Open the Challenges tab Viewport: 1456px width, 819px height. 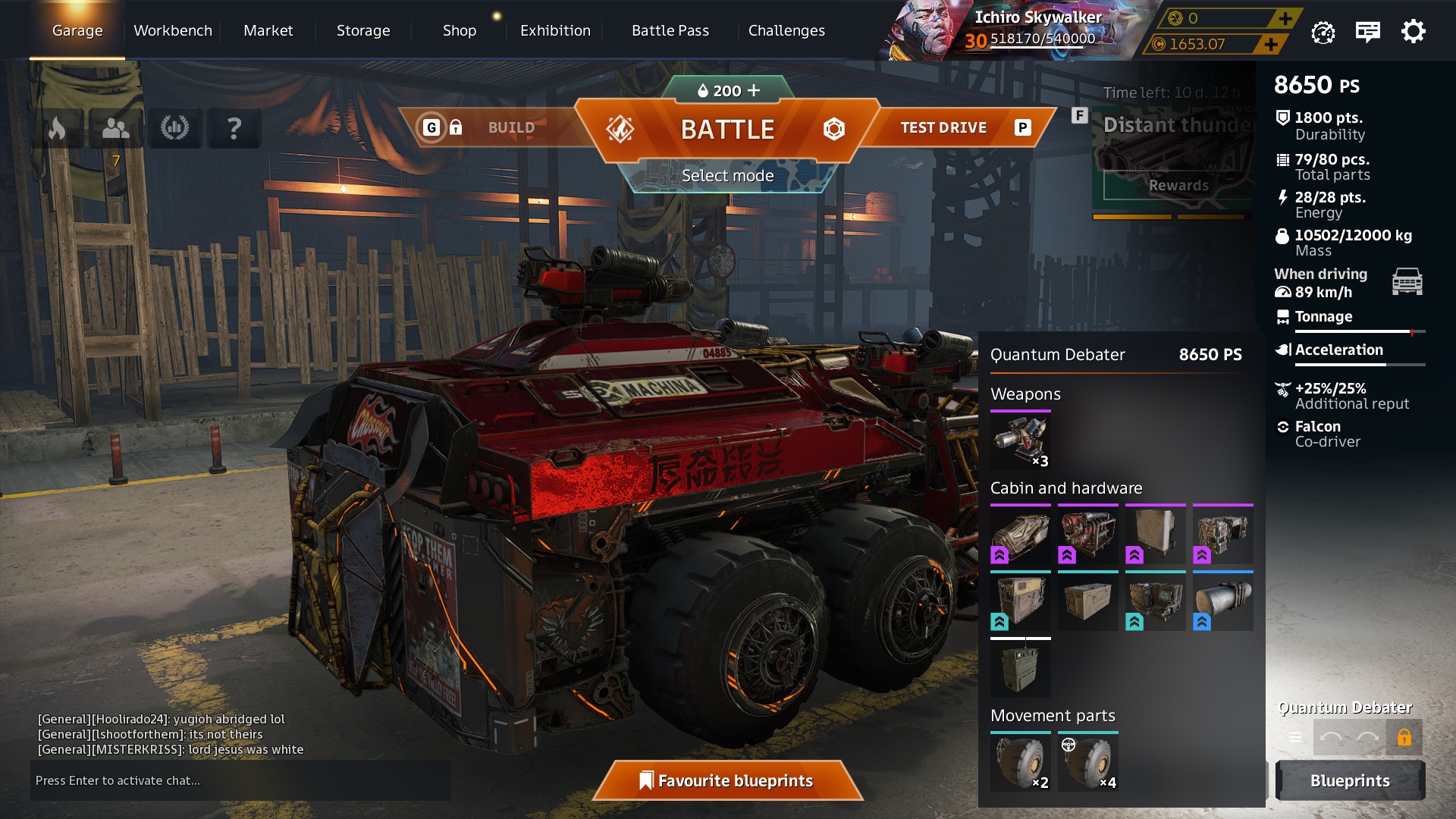pos(786,30)
